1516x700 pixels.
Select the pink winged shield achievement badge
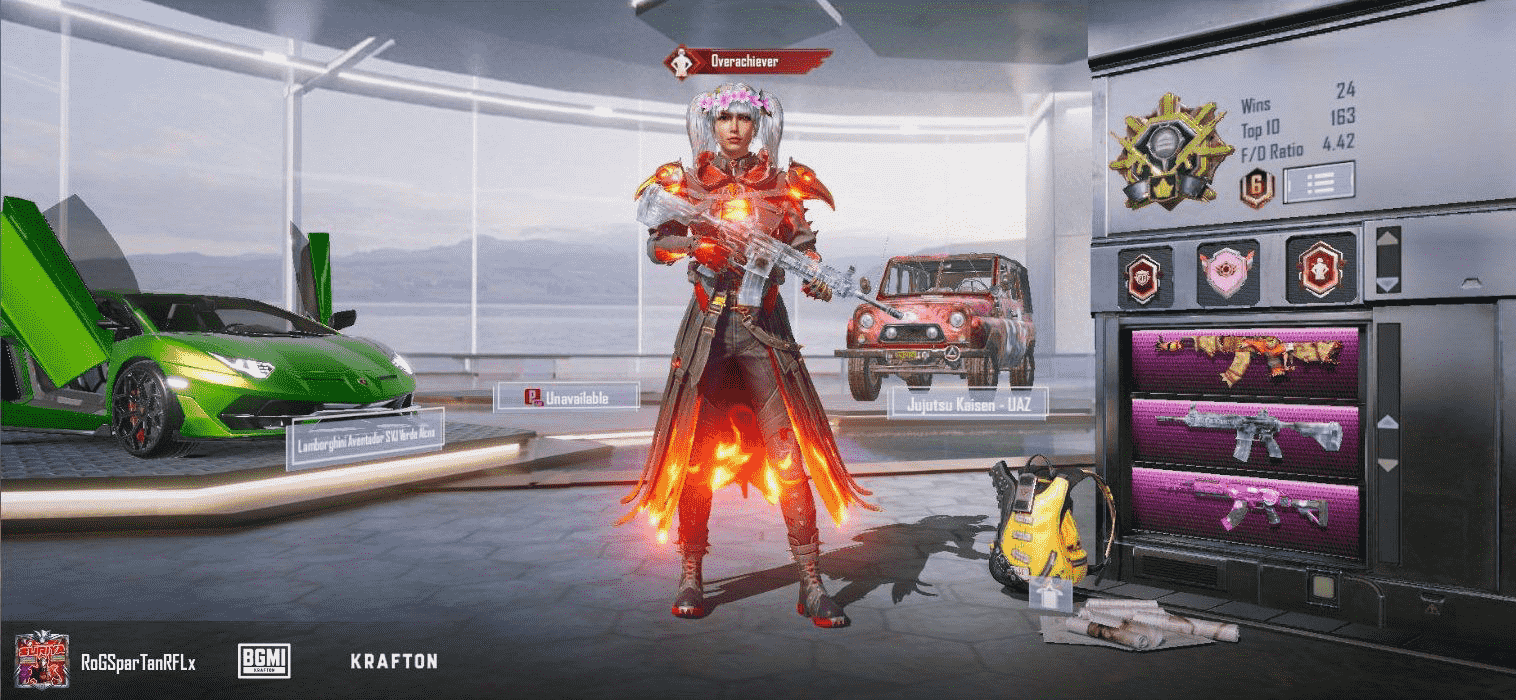[x=1228, y=273]
